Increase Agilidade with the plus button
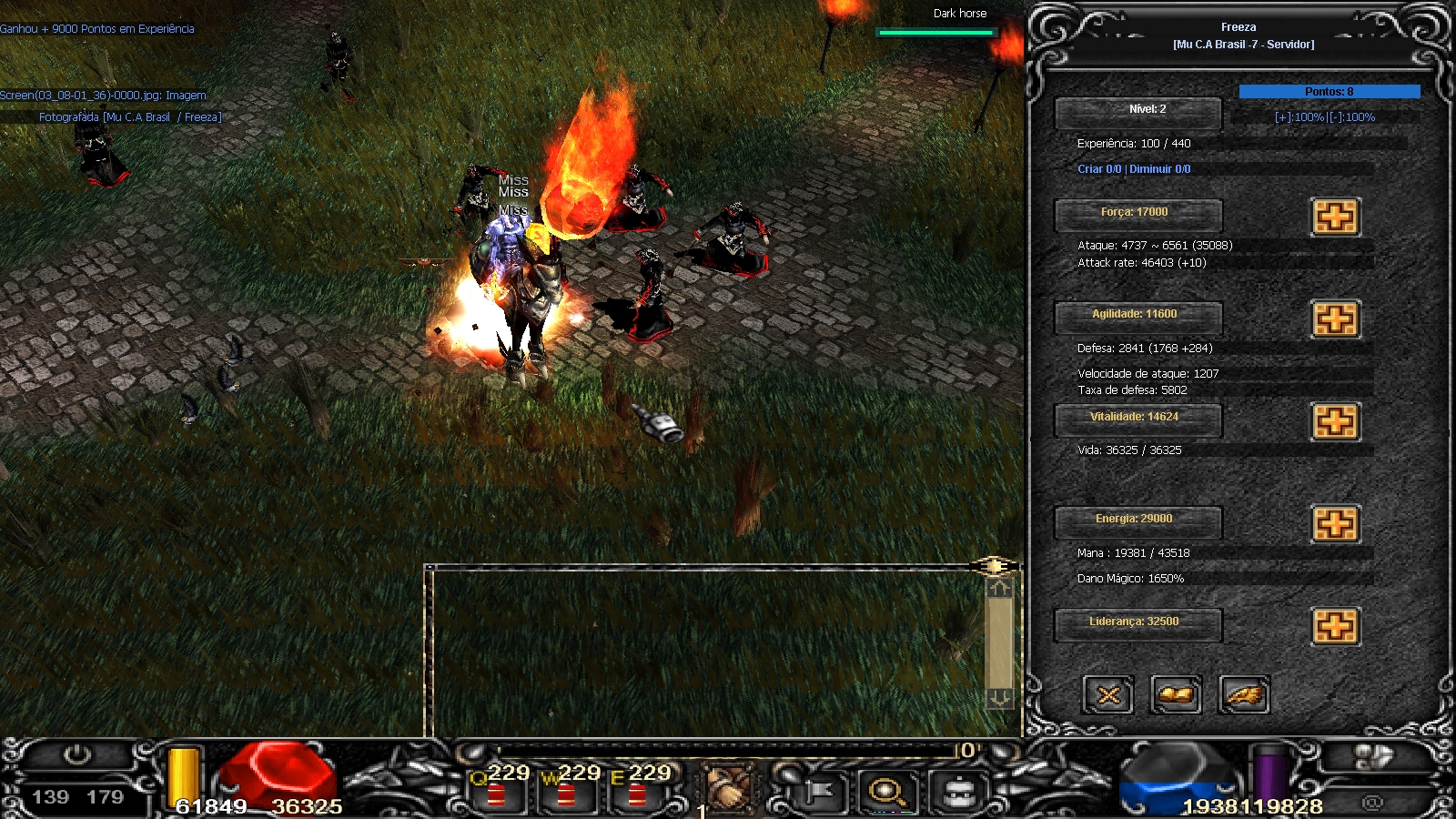This screenshot has width=1456, height=819. (1335, 319)
